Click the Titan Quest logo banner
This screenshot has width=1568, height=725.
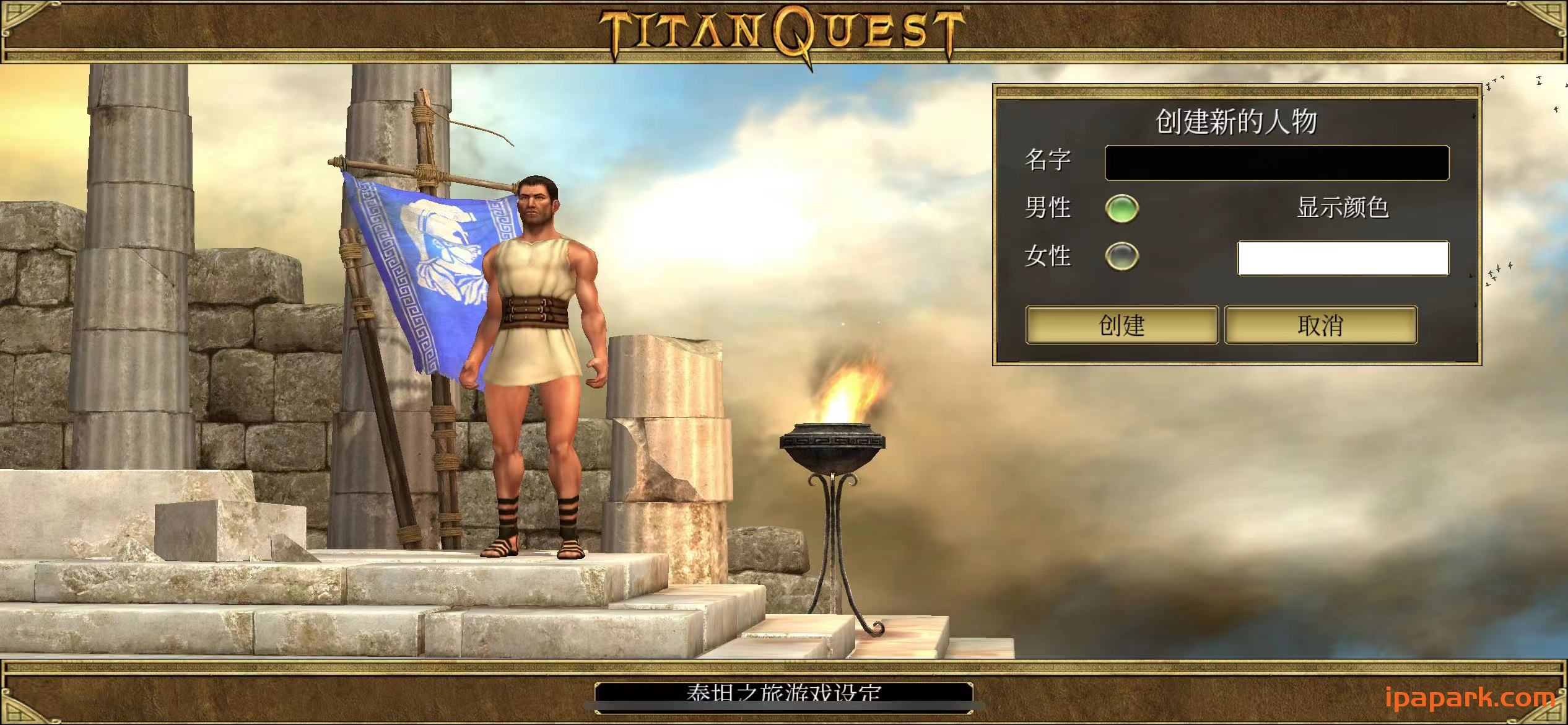784,28
